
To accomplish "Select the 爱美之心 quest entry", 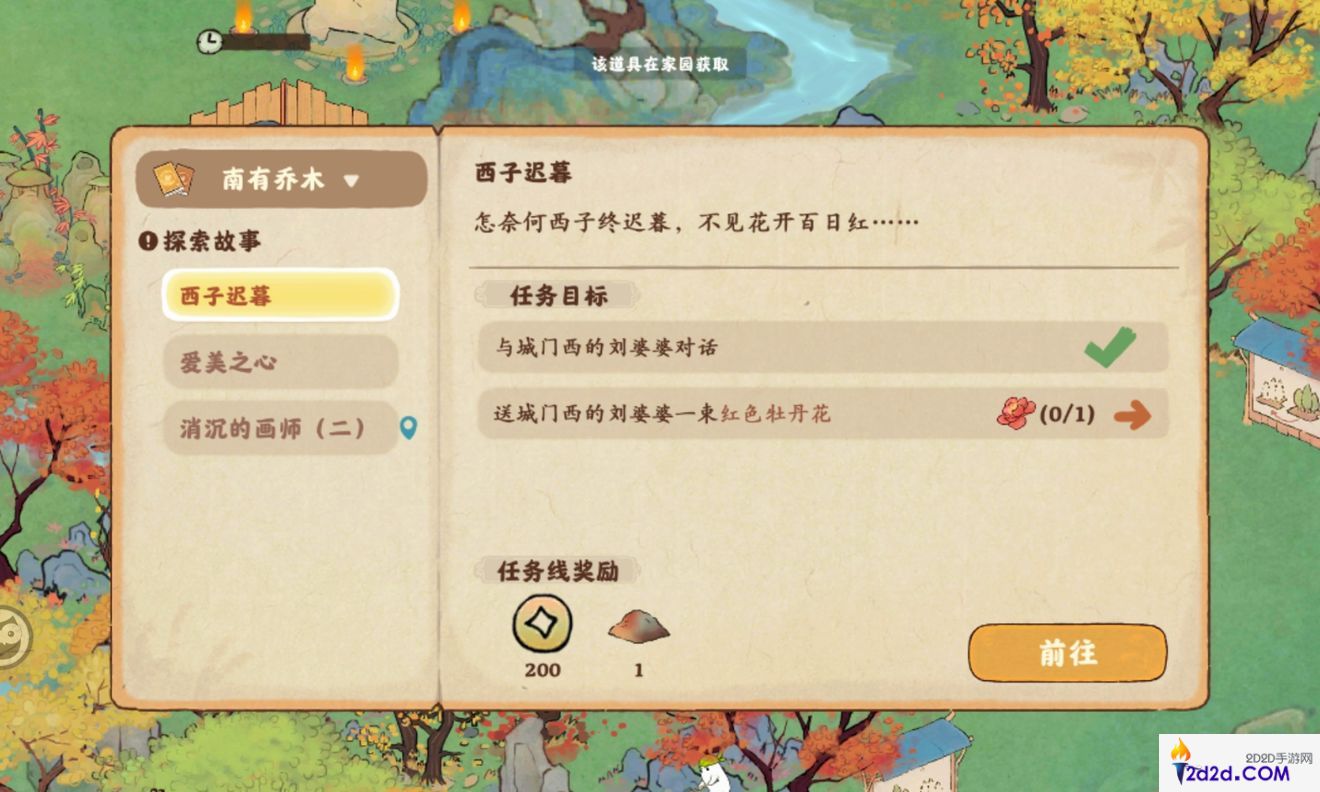I will pyautogui.click(x=280, y=363).
